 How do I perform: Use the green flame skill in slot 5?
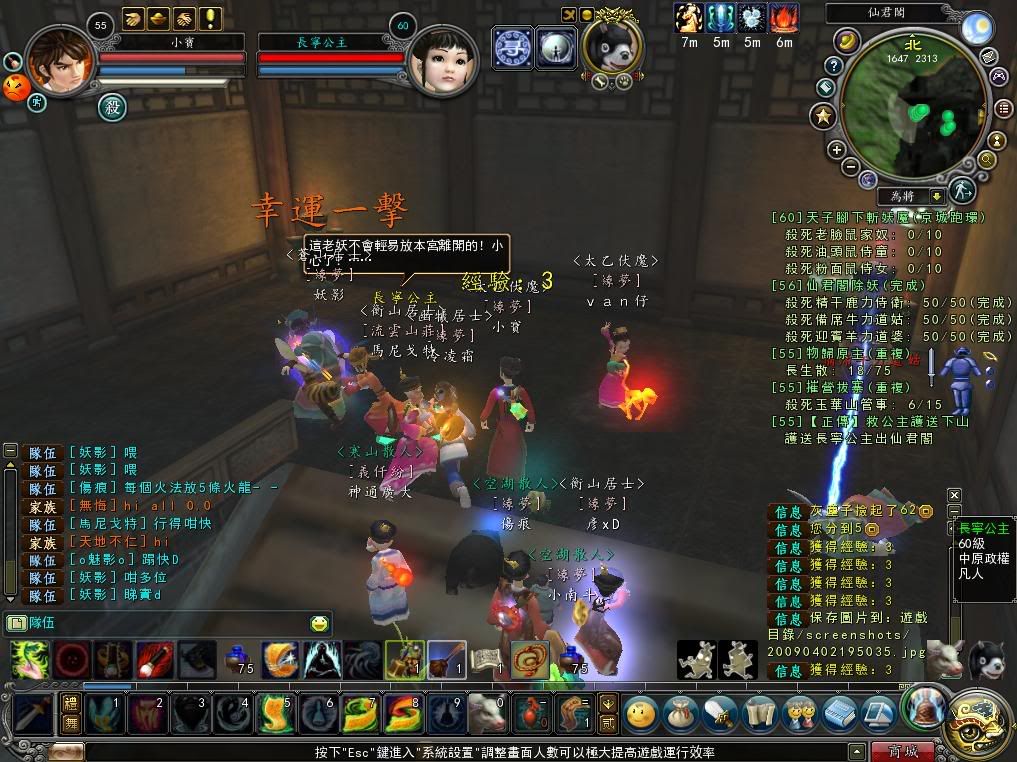tap(273, 714)
